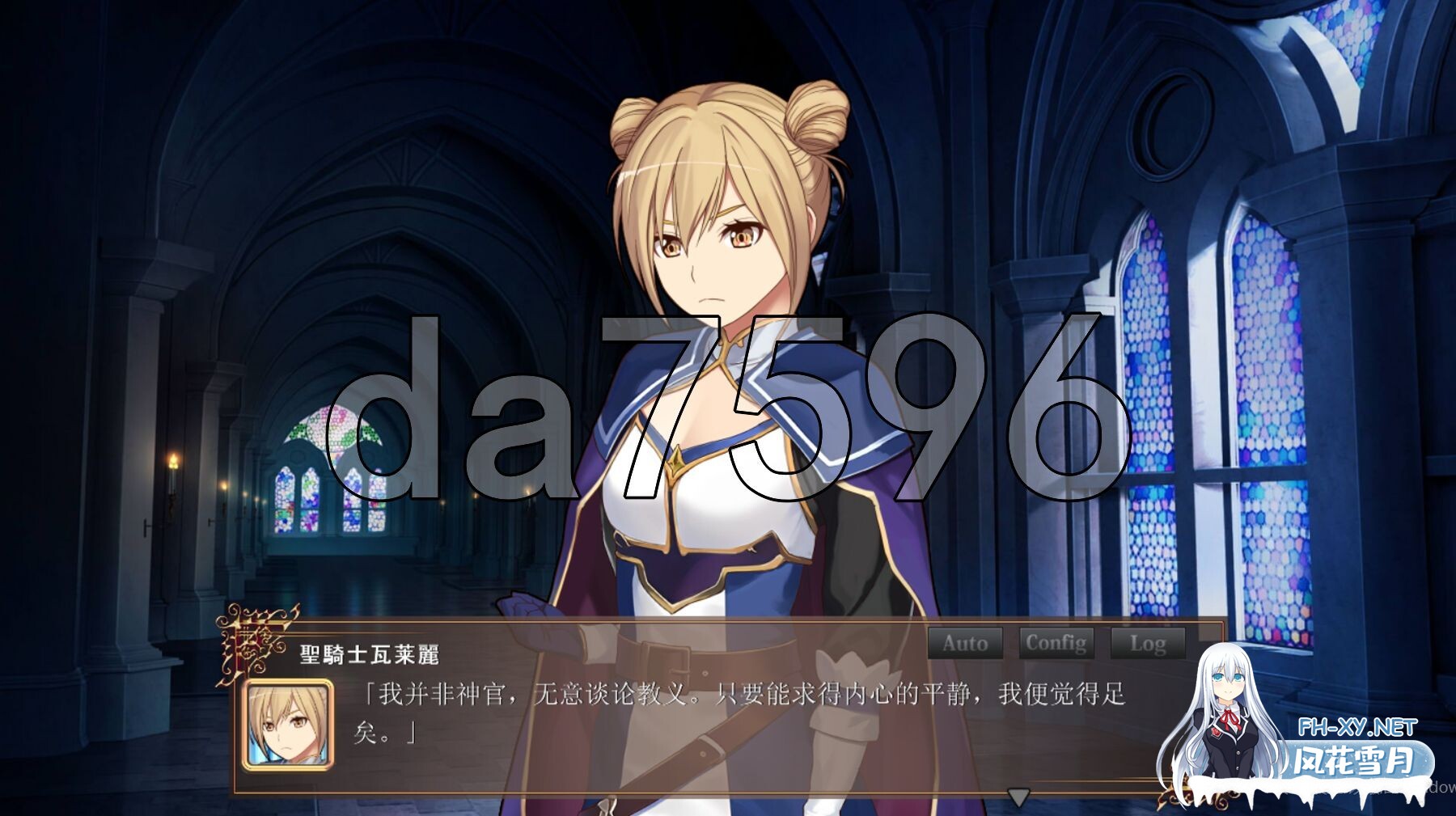Open the Config settings
The image size is (1456, 816).
(x=1057, y=643)
